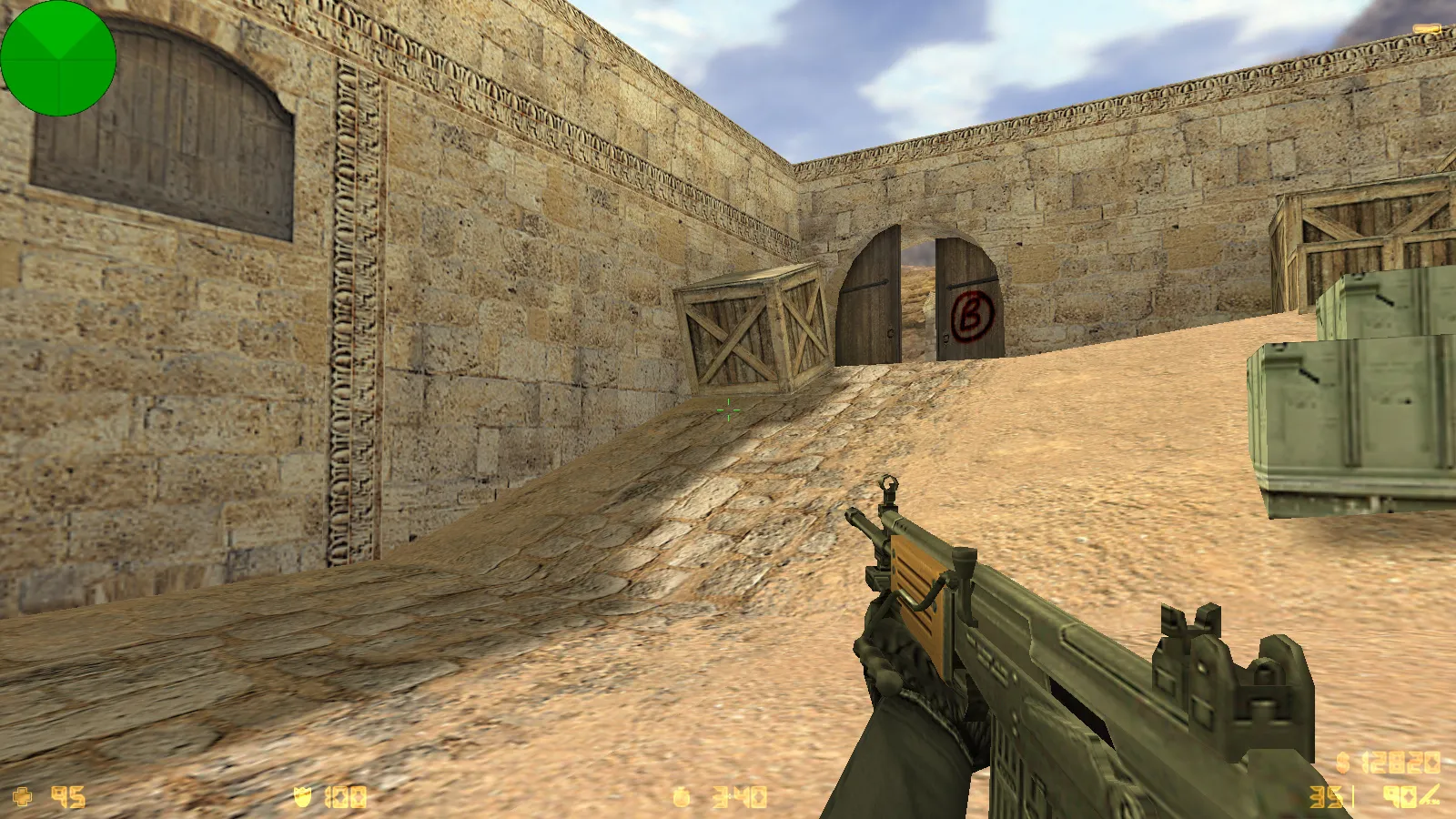Click the round timer clock icon
Image resolution: width=1456 pixels, height=819 pixels.
tap(682, 798)
